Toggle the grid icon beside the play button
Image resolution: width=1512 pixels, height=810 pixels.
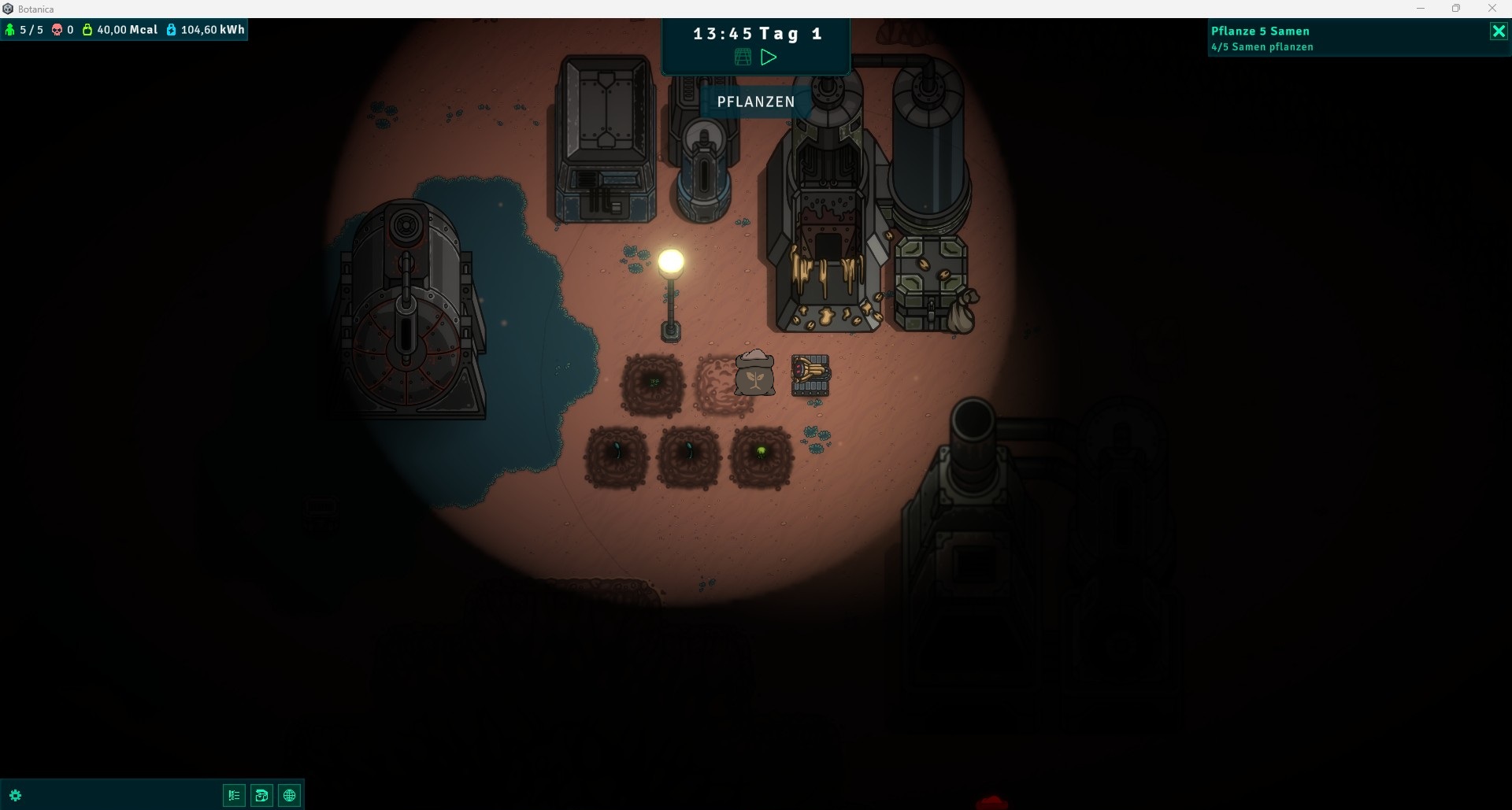click(x=743, y=57)
